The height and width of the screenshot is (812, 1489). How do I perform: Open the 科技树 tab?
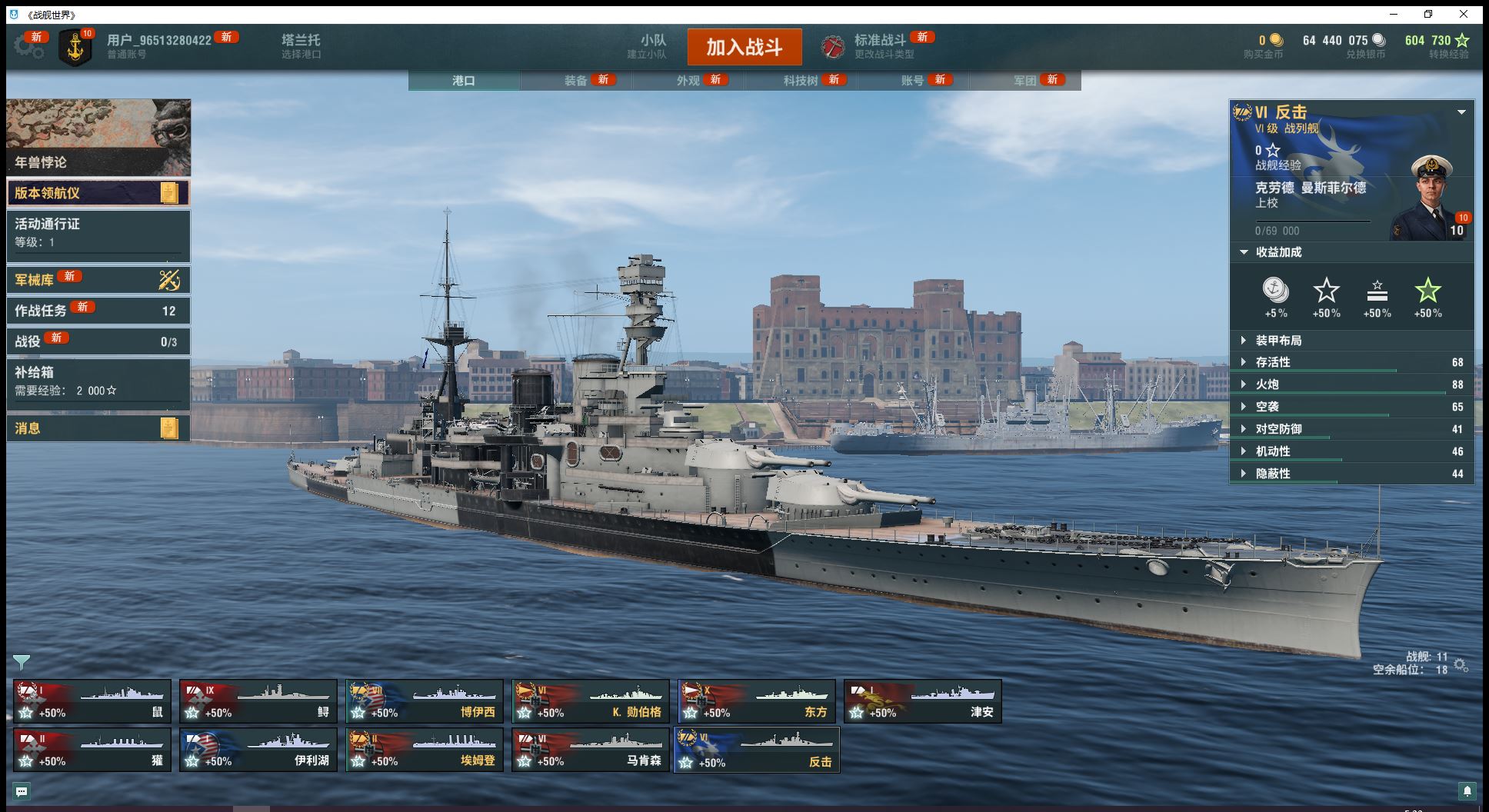[801, 81]
